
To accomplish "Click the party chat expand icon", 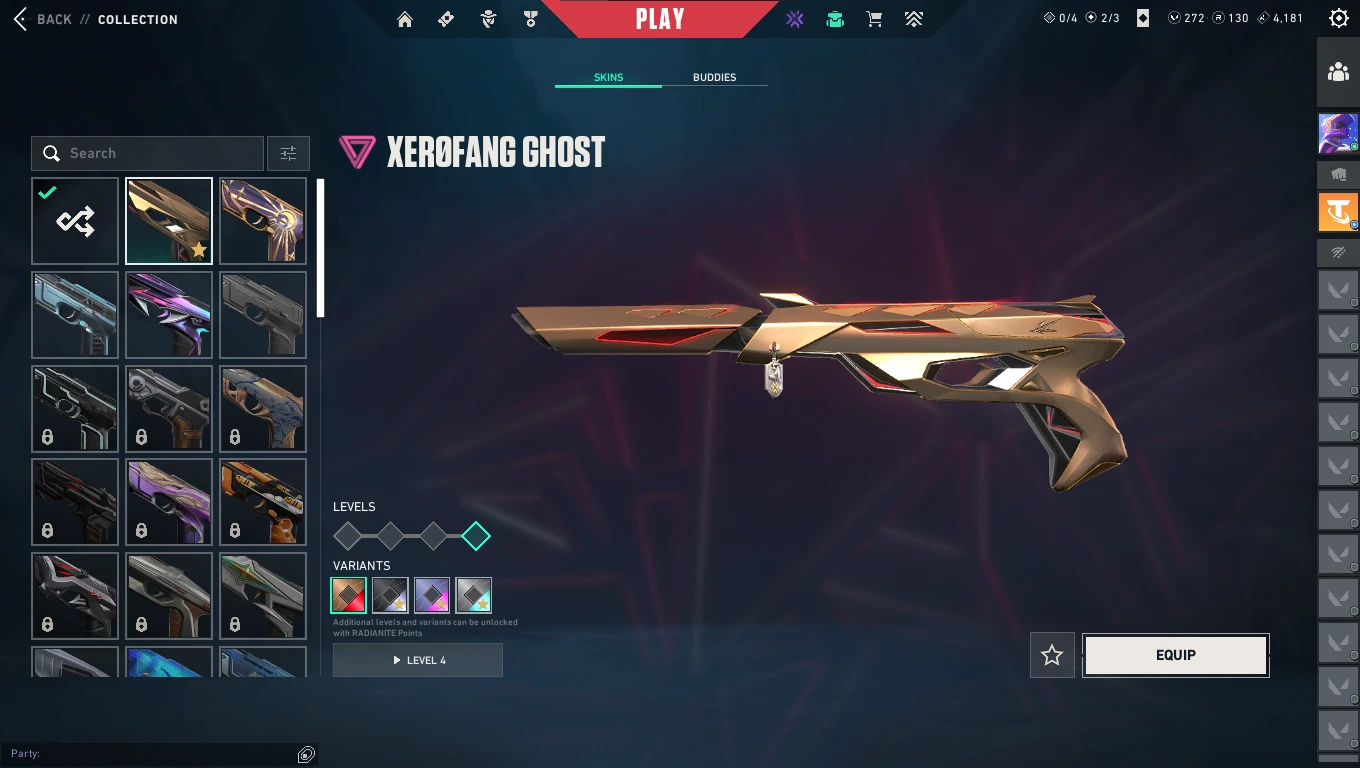I will click(307, 754).
